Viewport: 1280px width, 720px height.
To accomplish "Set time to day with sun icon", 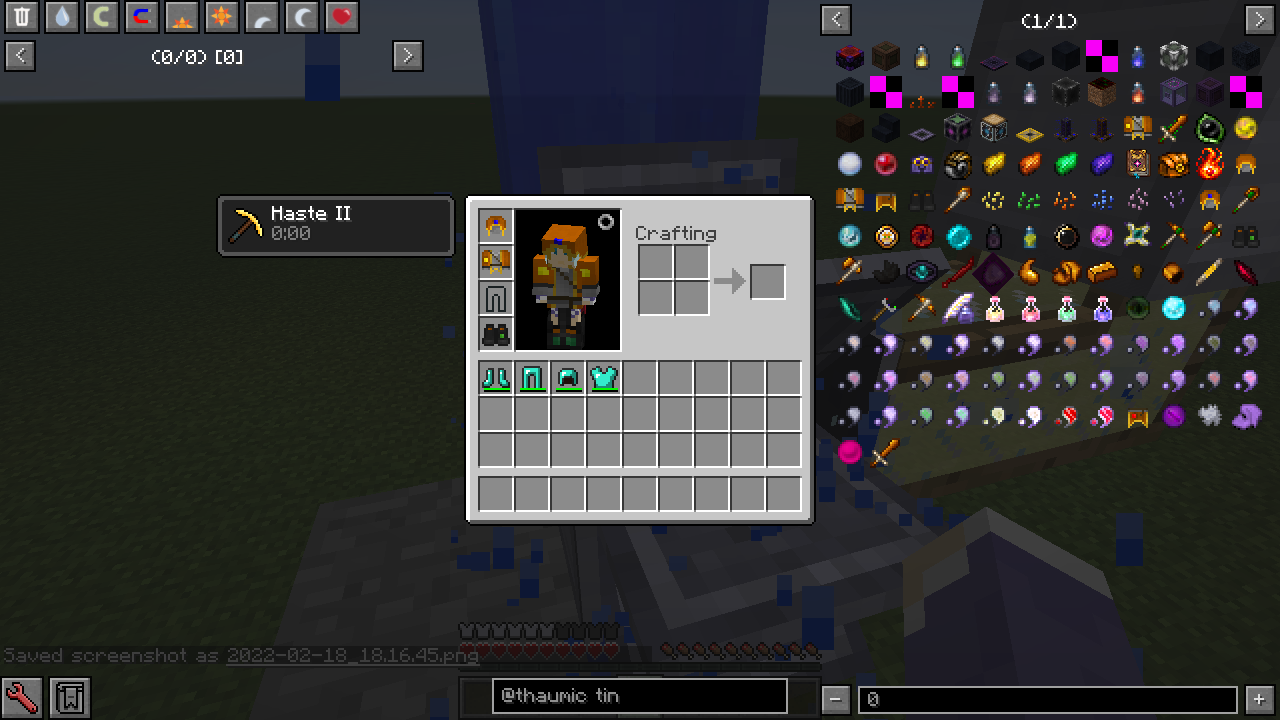I will coord(221,17).
